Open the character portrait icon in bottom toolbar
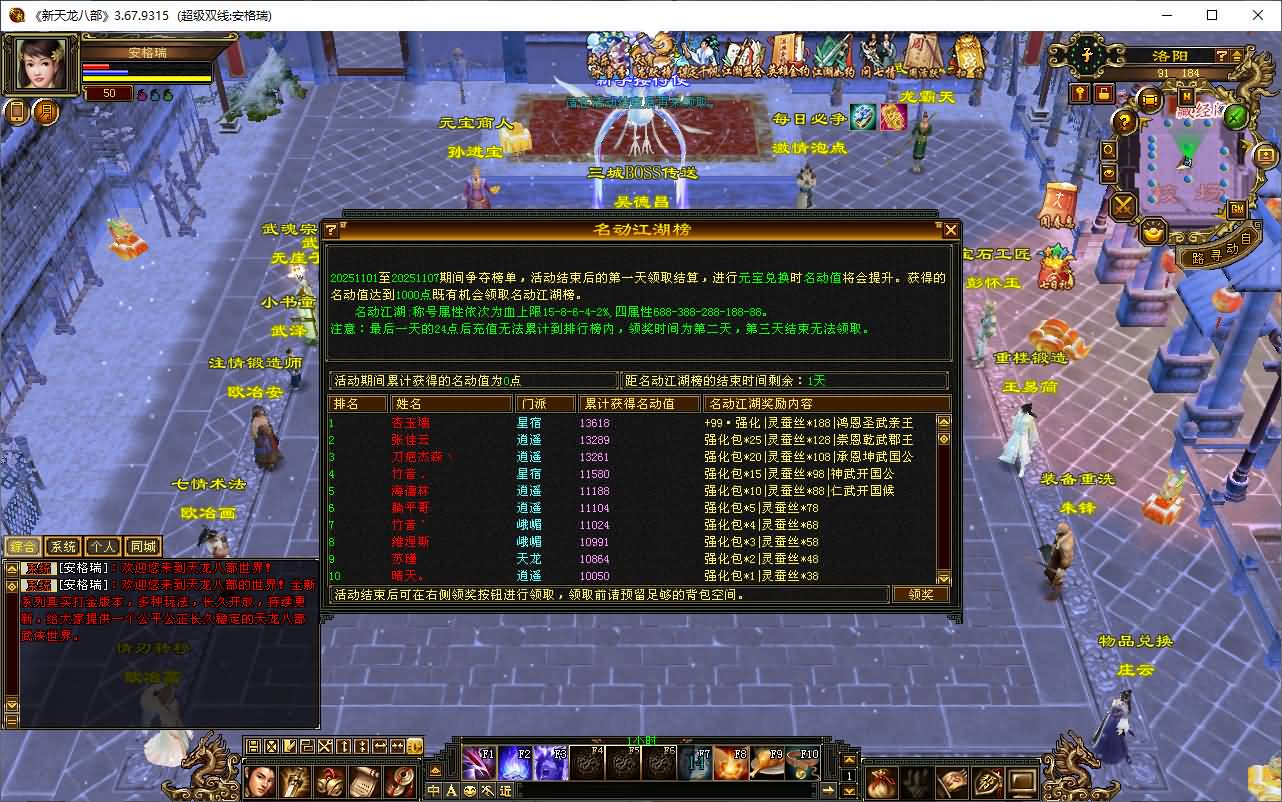Image resolution: width=1282 pixels, height=802 pixels. pyautogui.click(x=260, y=782)
